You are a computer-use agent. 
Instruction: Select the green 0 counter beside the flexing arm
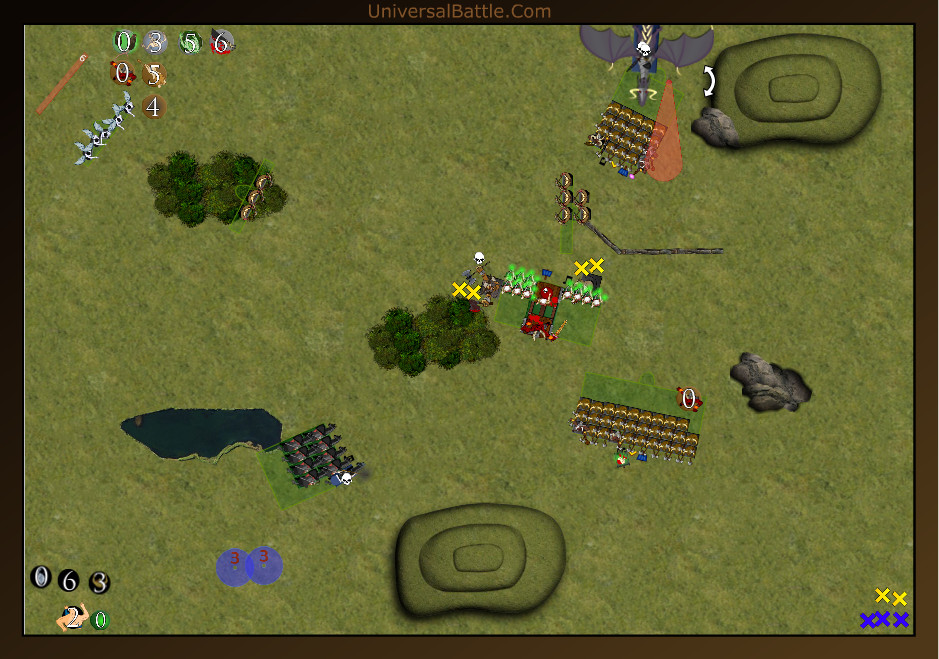(x=100, y=620)
